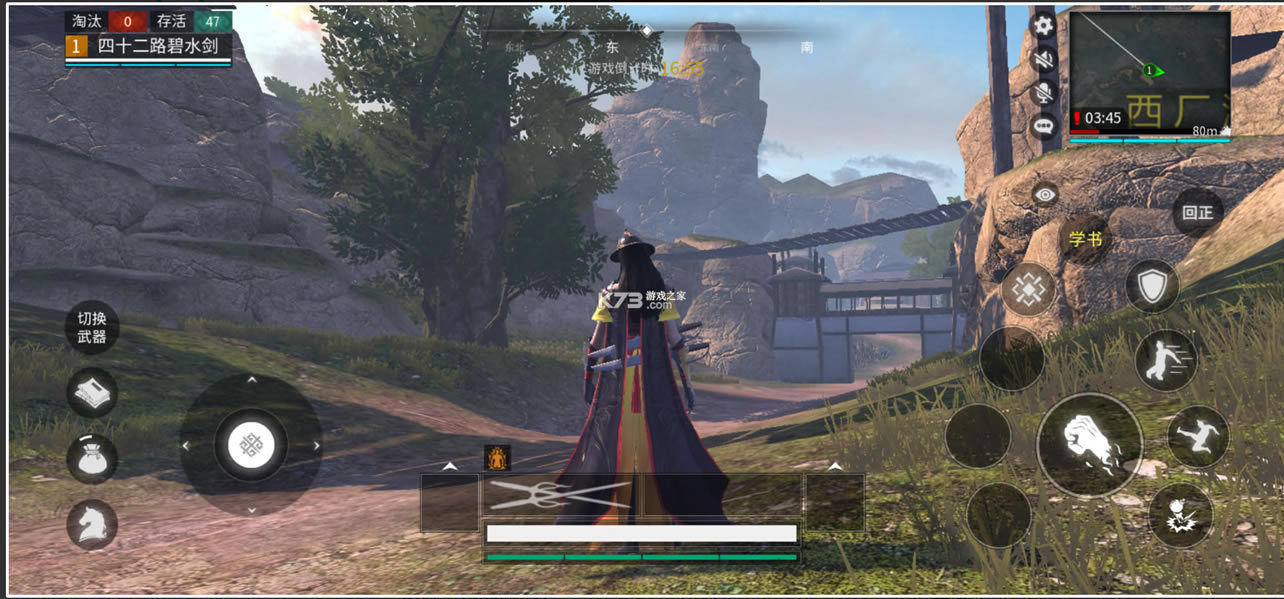Trigger the flying kick jump skill
The image size is (1284, 599).
[x=1197, y=437]
